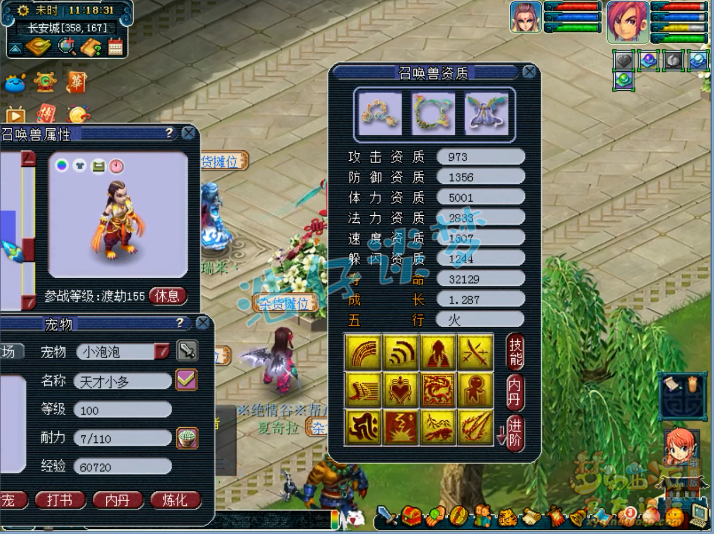The width and height of the screenshot is (714, 534).
Task: Close the 召唤兽属性 attributes window
Action: pyautogui.click(x=188, y=133)
